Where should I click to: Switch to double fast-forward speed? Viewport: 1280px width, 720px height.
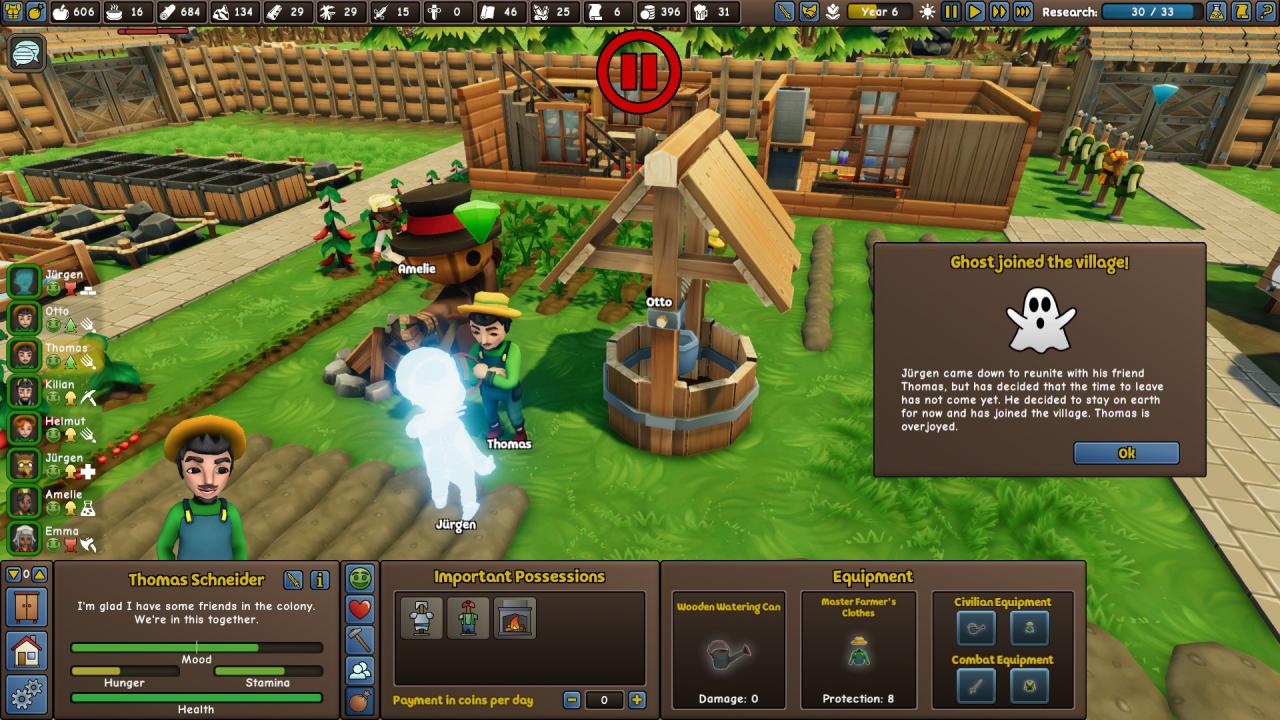click(x=998, y=12)
